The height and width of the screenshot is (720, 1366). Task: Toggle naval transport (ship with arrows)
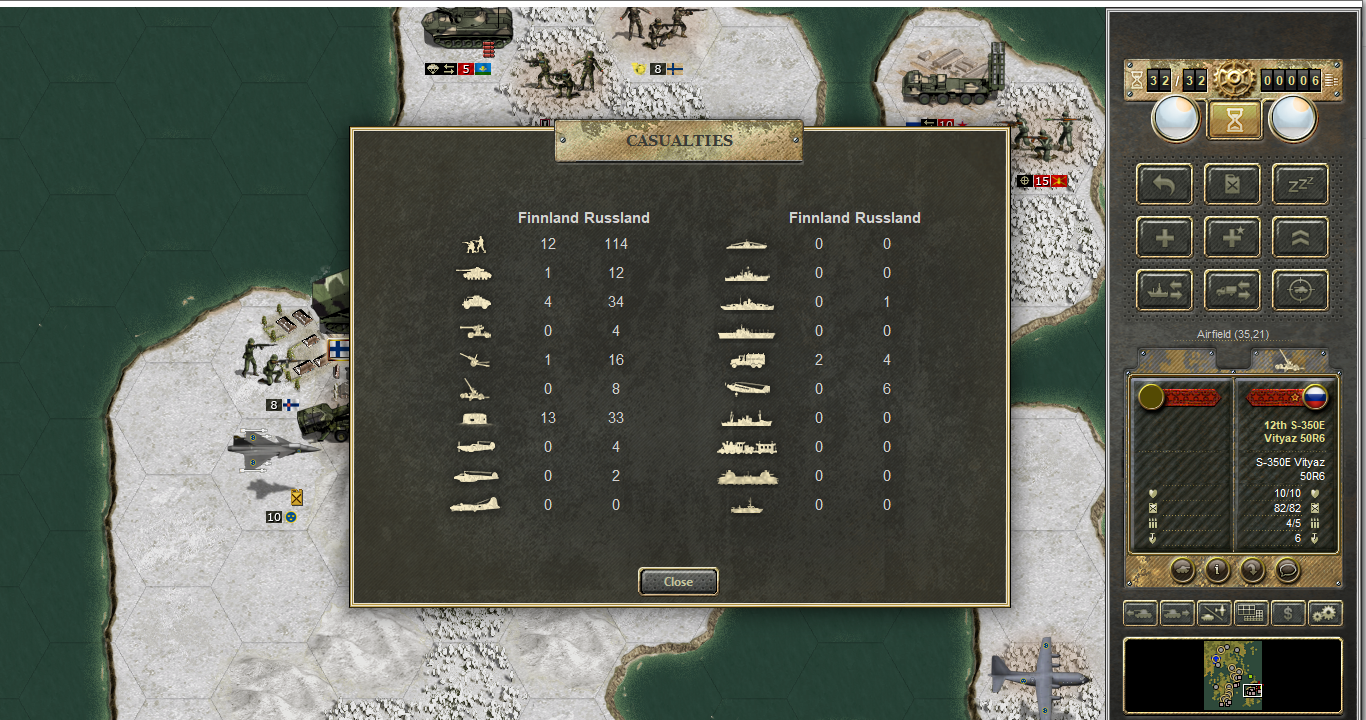tap(1164, 290)
